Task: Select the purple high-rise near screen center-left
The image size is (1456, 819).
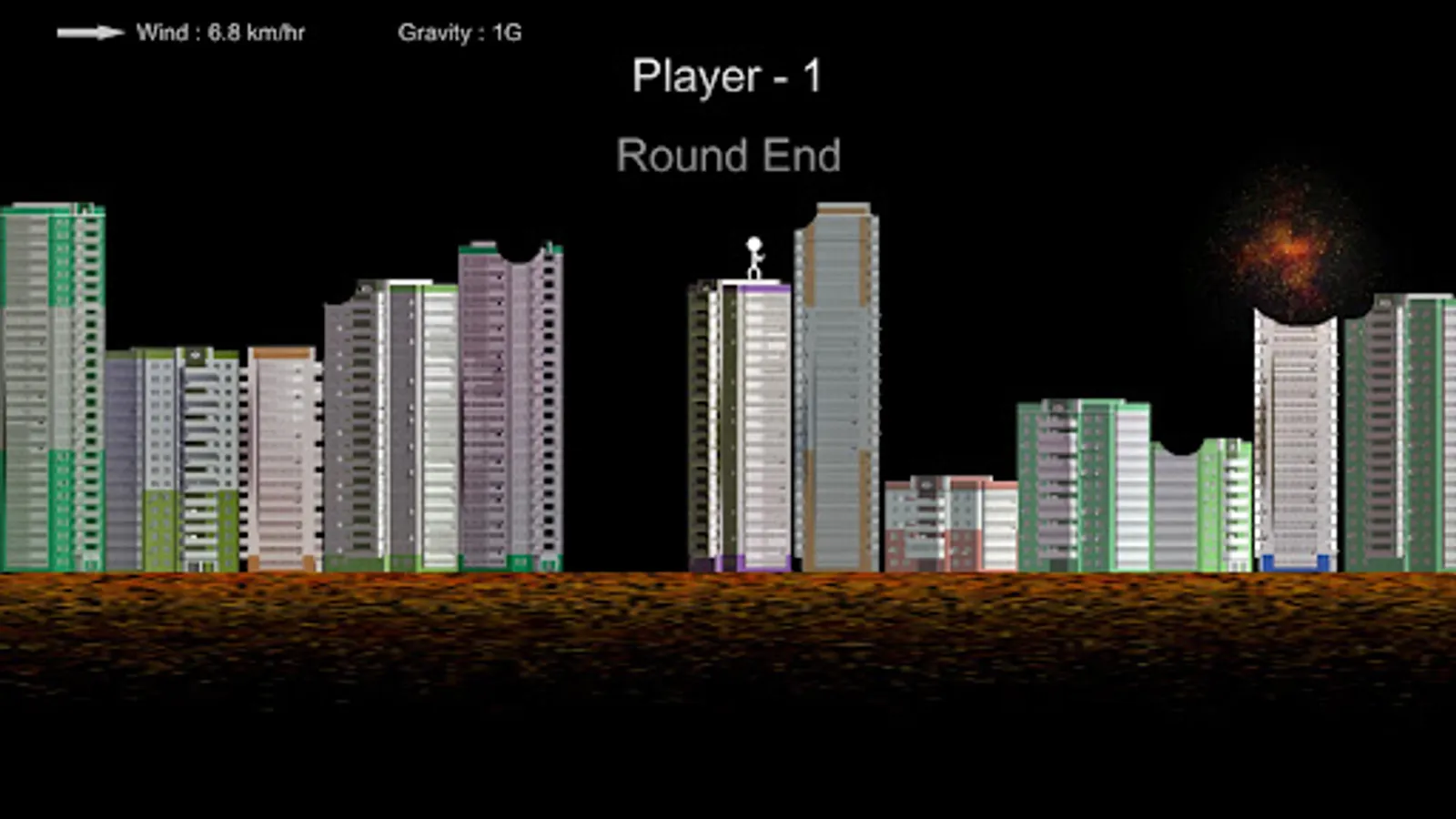Action: point(505,400)
